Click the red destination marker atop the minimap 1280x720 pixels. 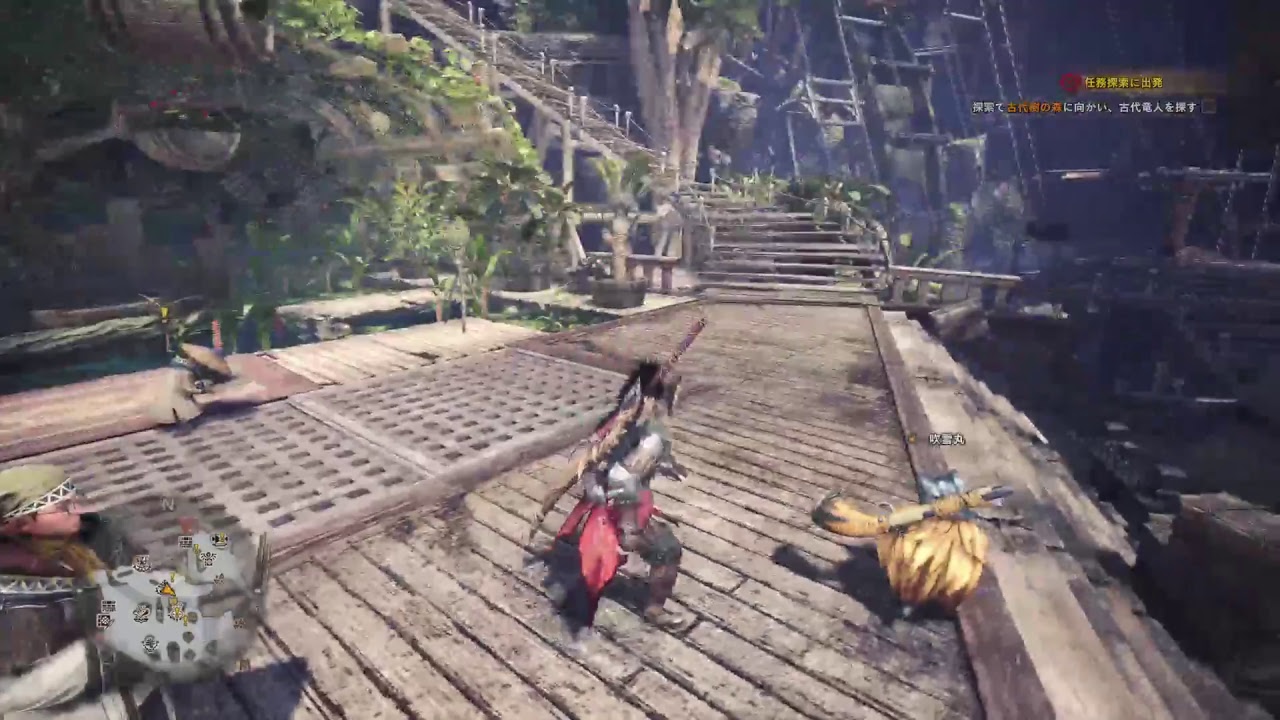pos(187,522)
